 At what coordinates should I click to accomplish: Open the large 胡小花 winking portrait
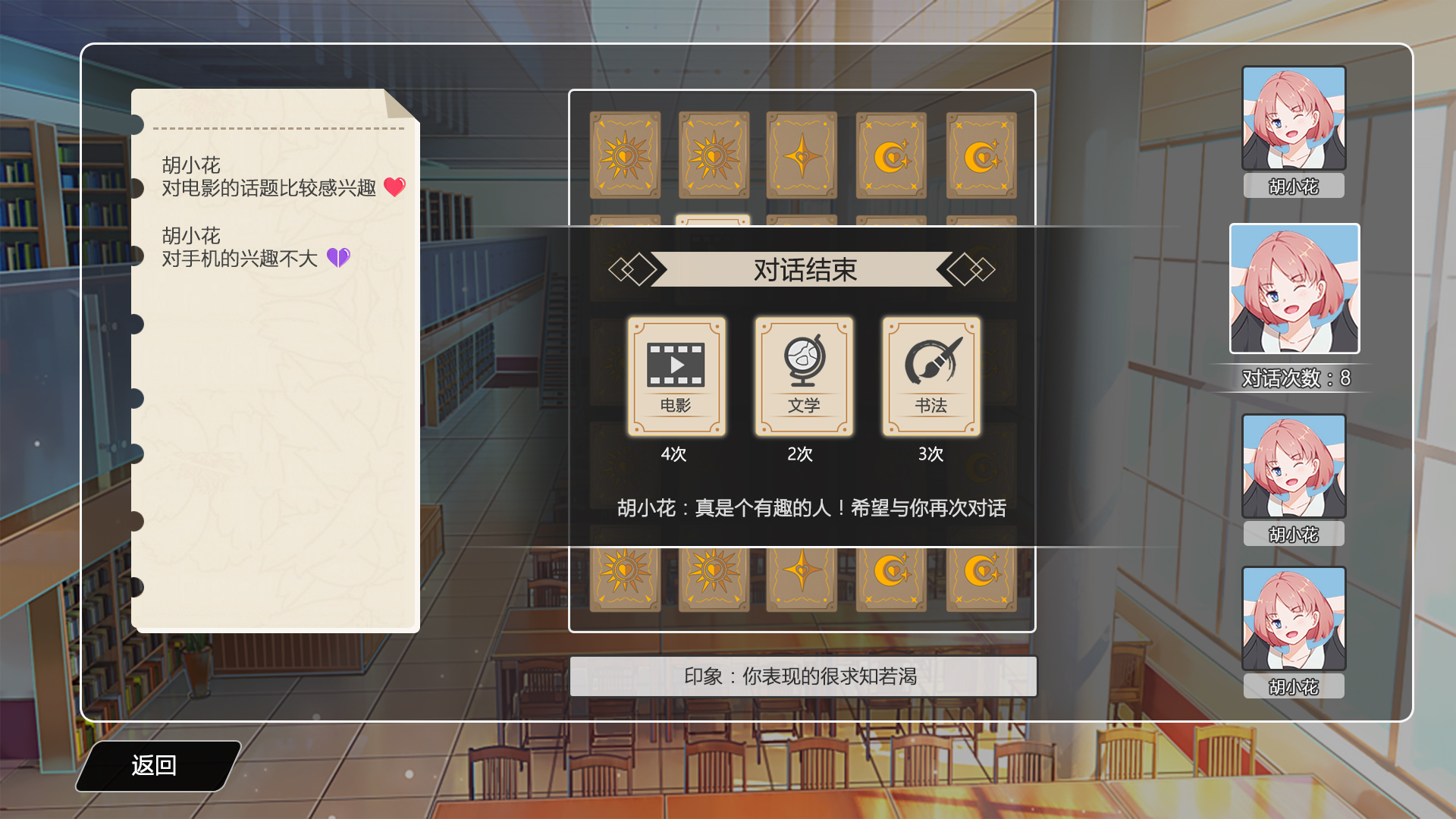click(x=1294, y=289)
